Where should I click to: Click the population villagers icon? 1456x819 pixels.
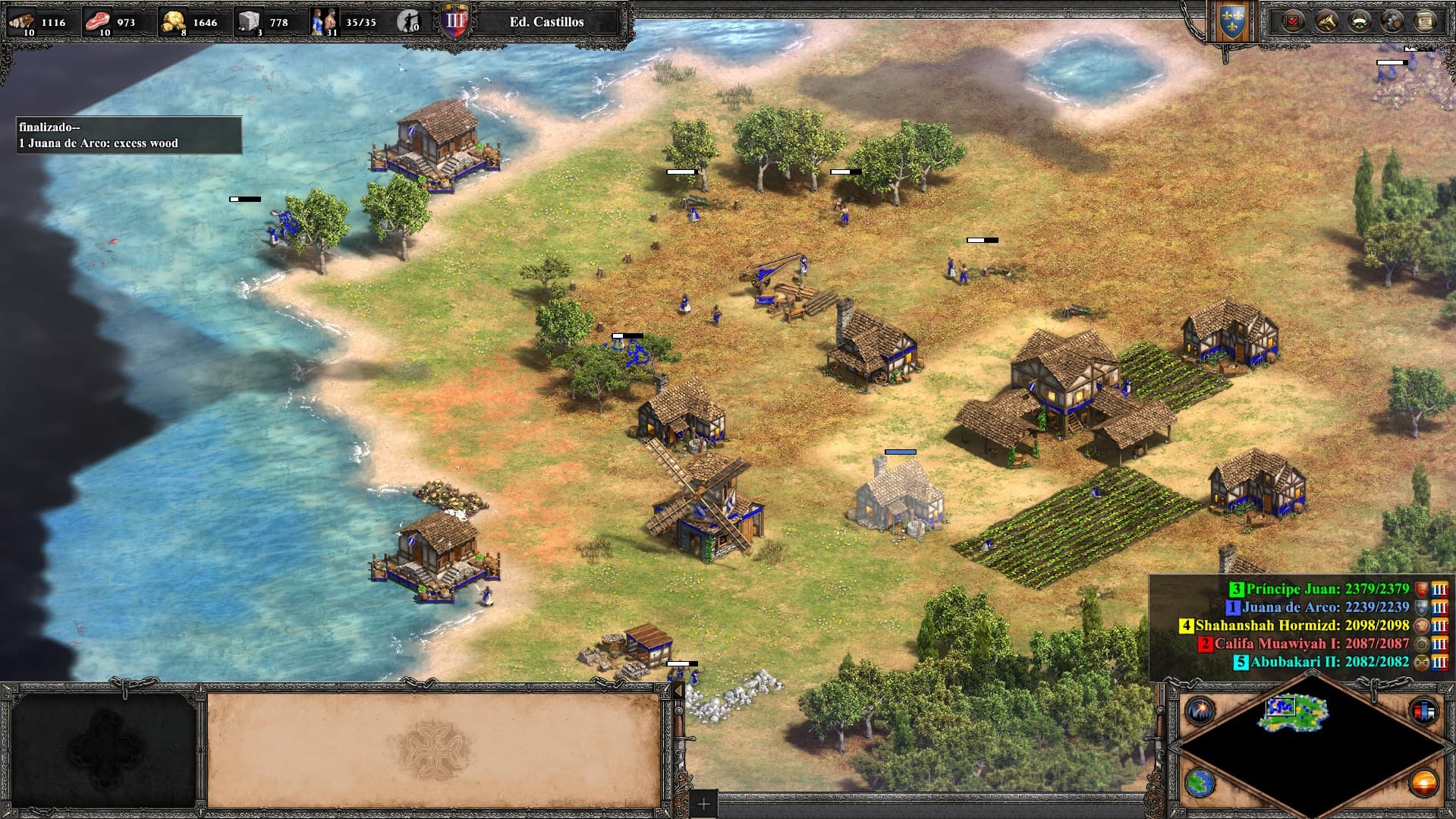point(325,21)
